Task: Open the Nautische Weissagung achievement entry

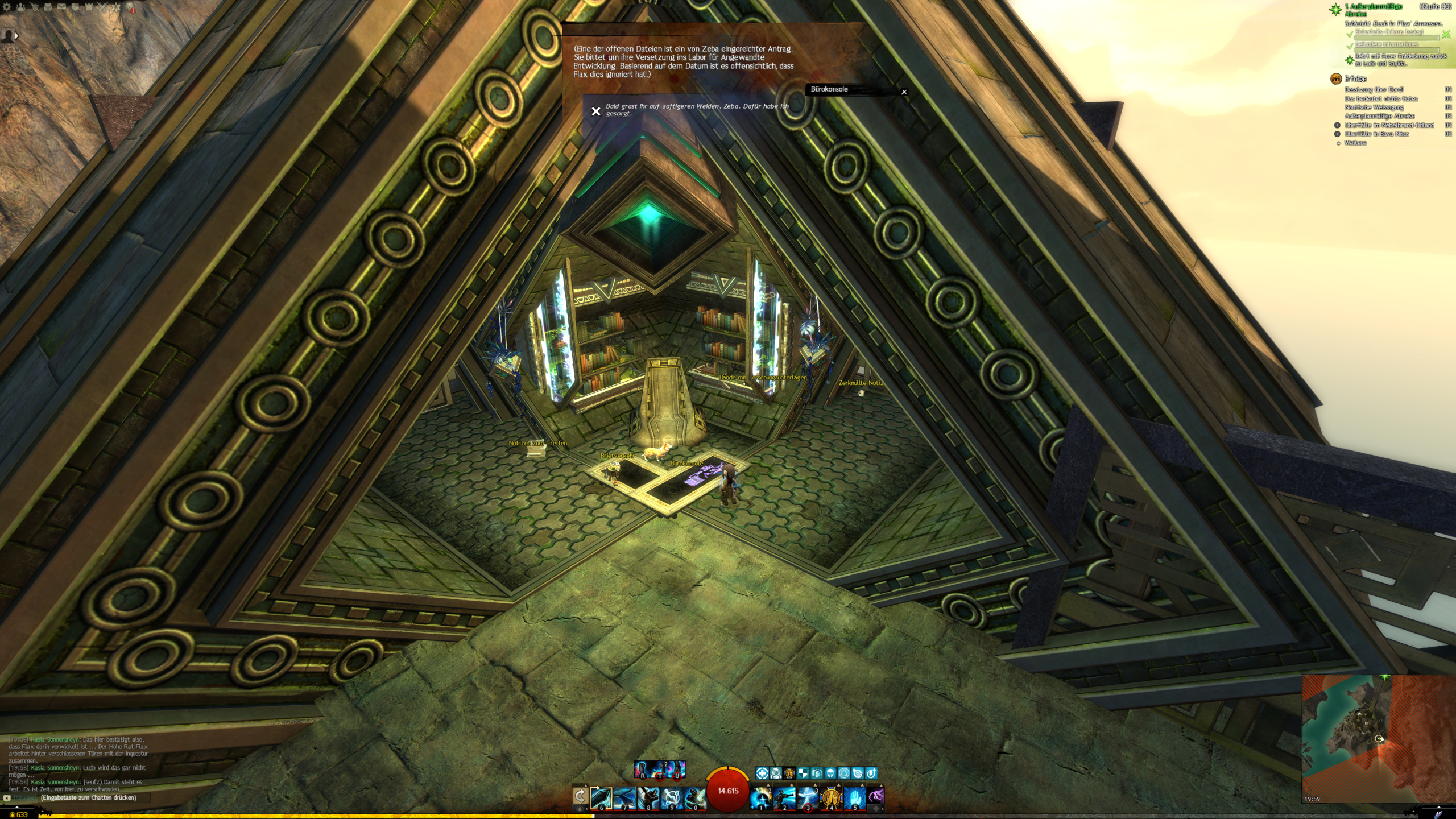Action: click(1374, 107)
